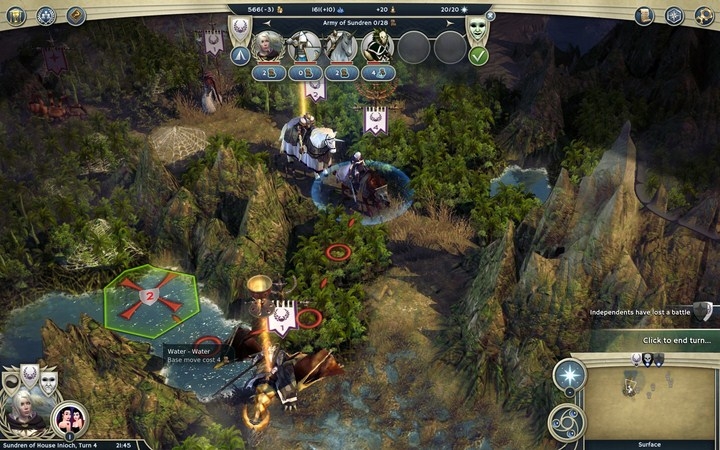Click the army panel up-arrow button
The height and width of the screenshot is (450, 720).
click(240, 56)
